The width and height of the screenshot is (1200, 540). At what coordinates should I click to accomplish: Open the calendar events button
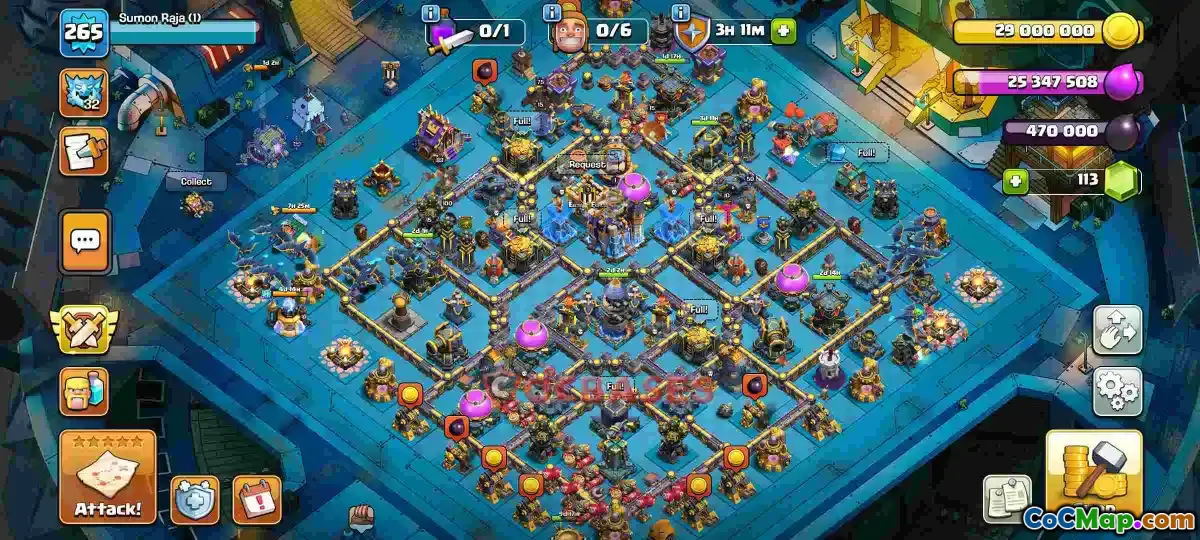click(x=257, y=498)
